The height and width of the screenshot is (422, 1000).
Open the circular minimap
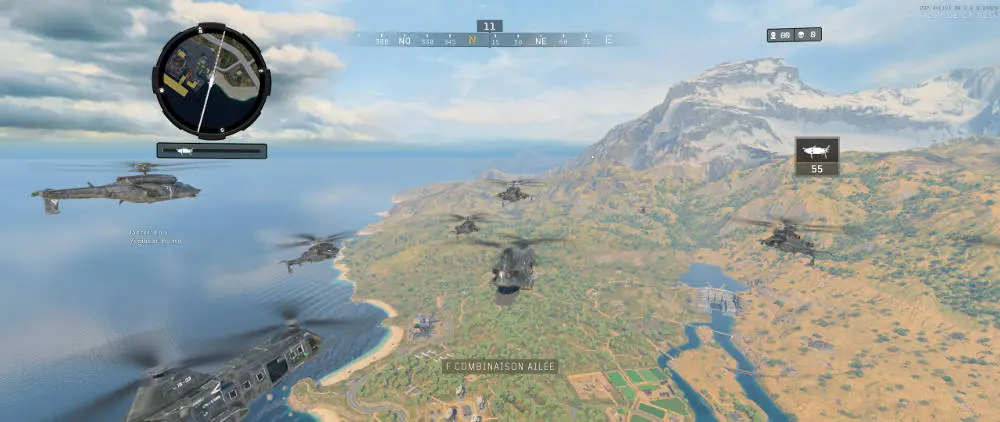pos(210,78)
